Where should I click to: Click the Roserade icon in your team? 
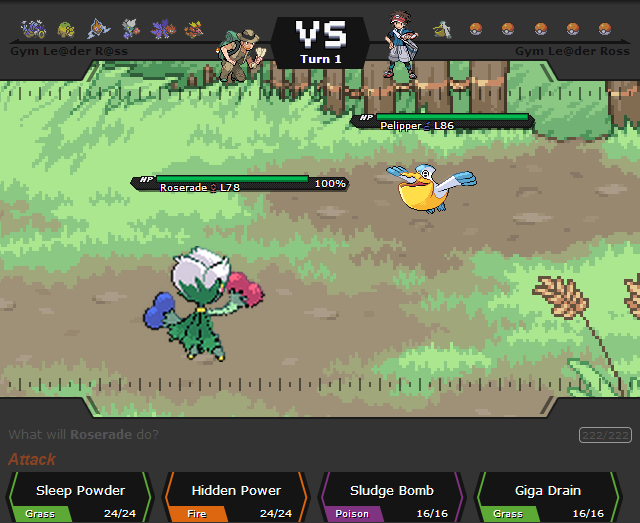click(x=129, y=29)
